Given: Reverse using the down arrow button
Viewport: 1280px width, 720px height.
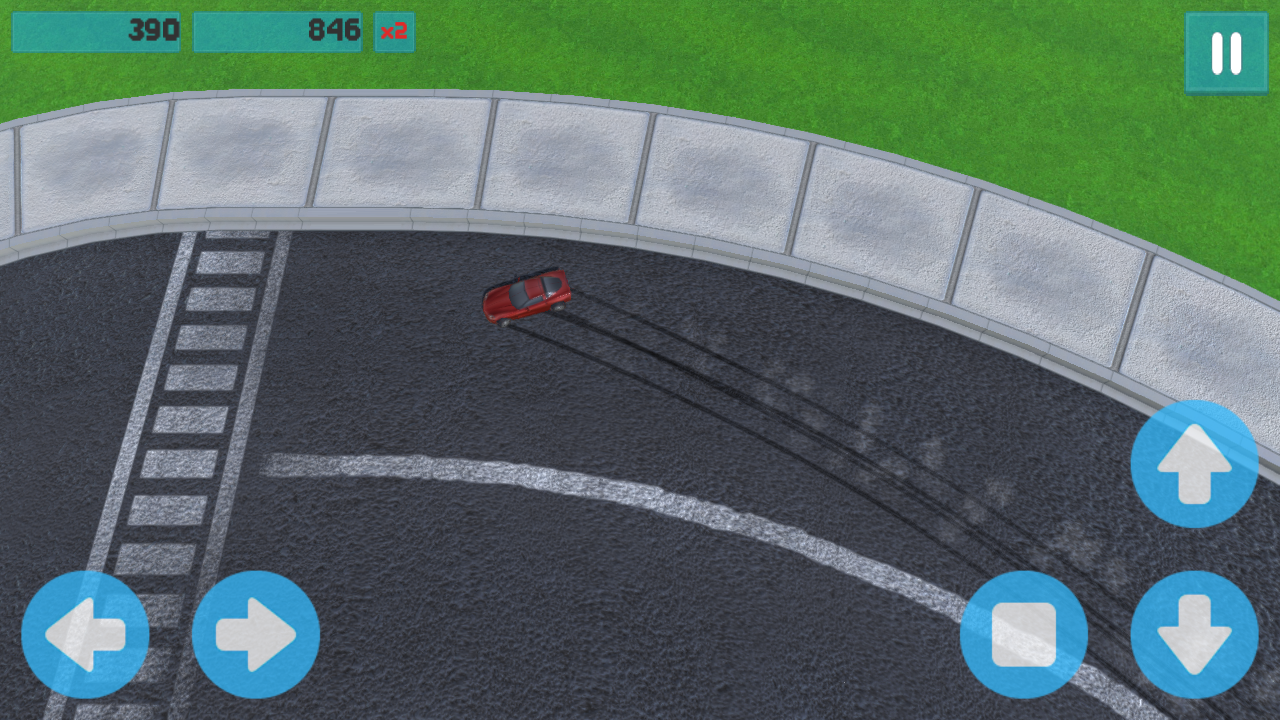Looking at the screenshot, I should 1194,634.
